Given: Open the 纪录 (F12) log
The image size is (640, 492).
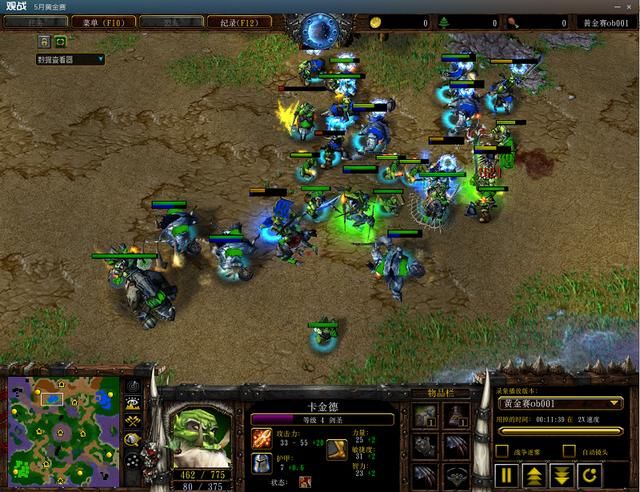Looking at the screenshot, I should (x=243, y=21).
